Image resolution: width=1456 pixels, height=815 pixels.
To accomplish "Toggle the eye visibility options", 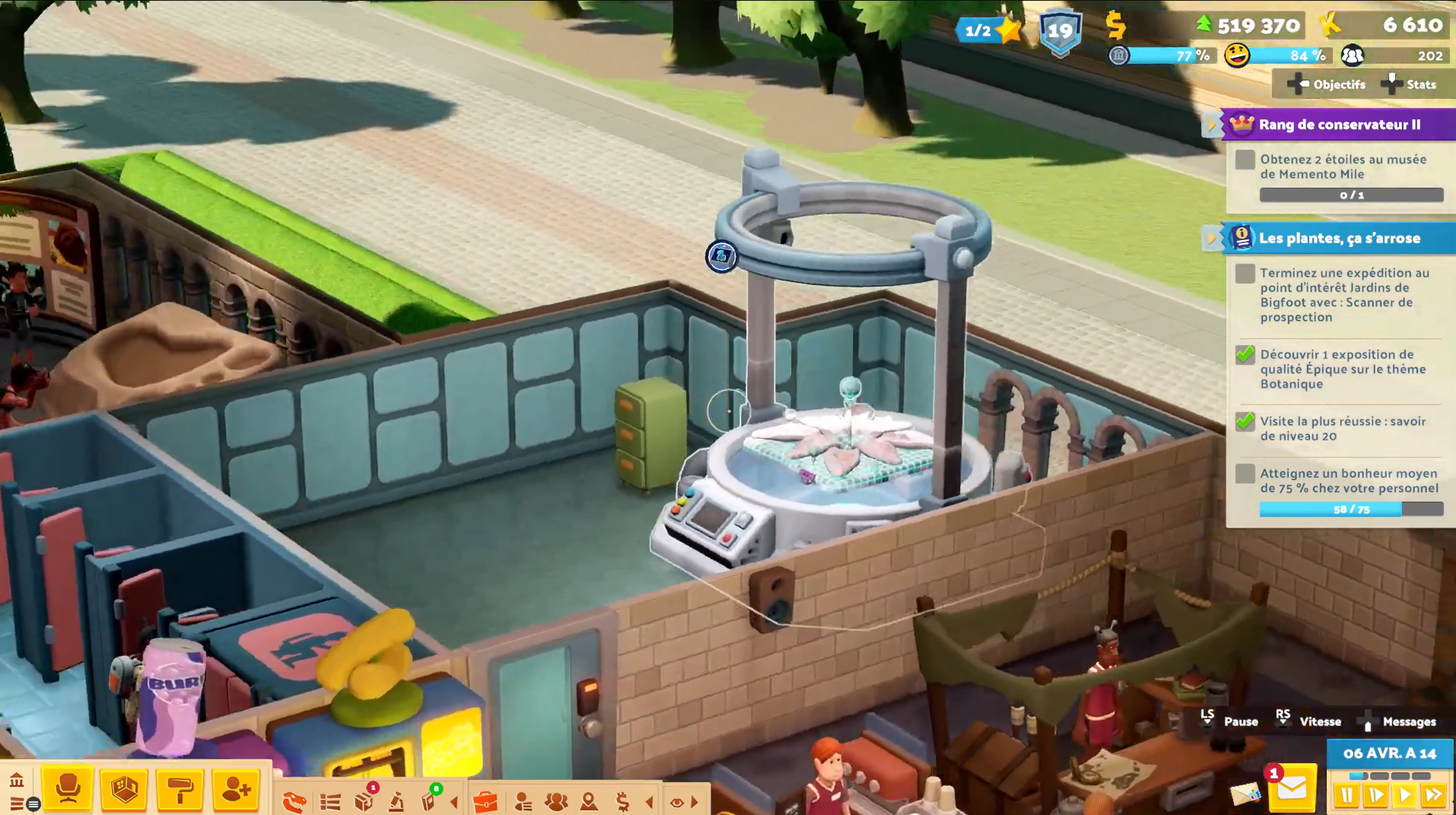I will [x=677, y=802].
